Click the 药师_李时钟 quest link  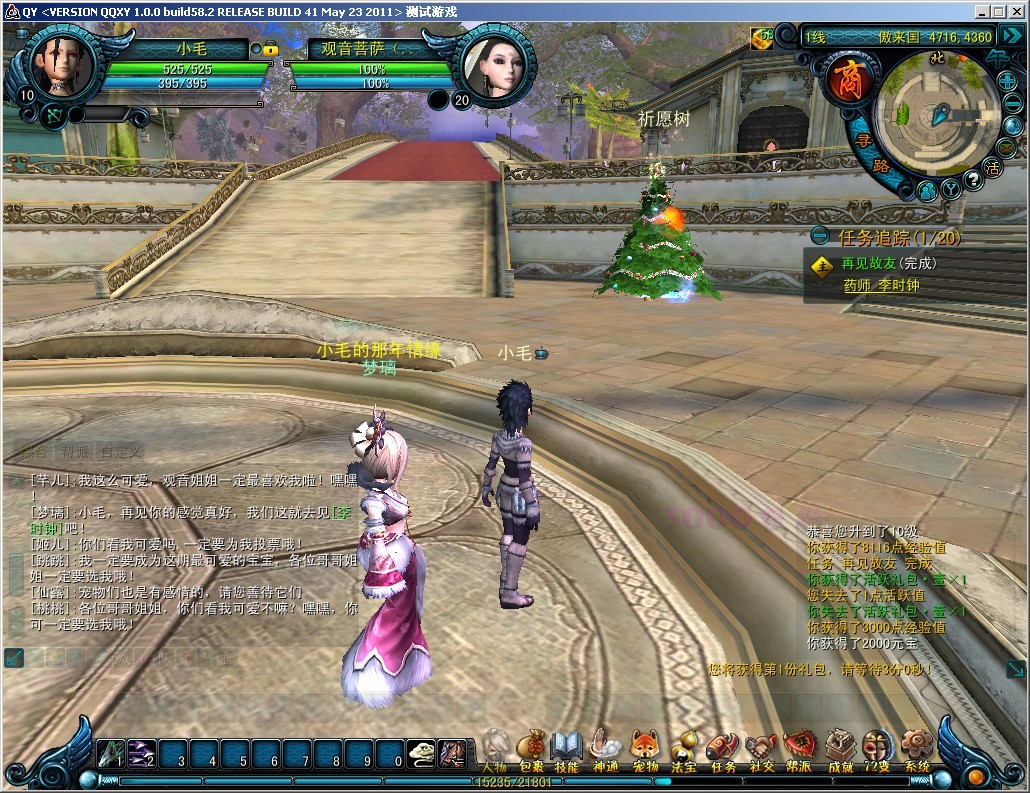[880, 286]
